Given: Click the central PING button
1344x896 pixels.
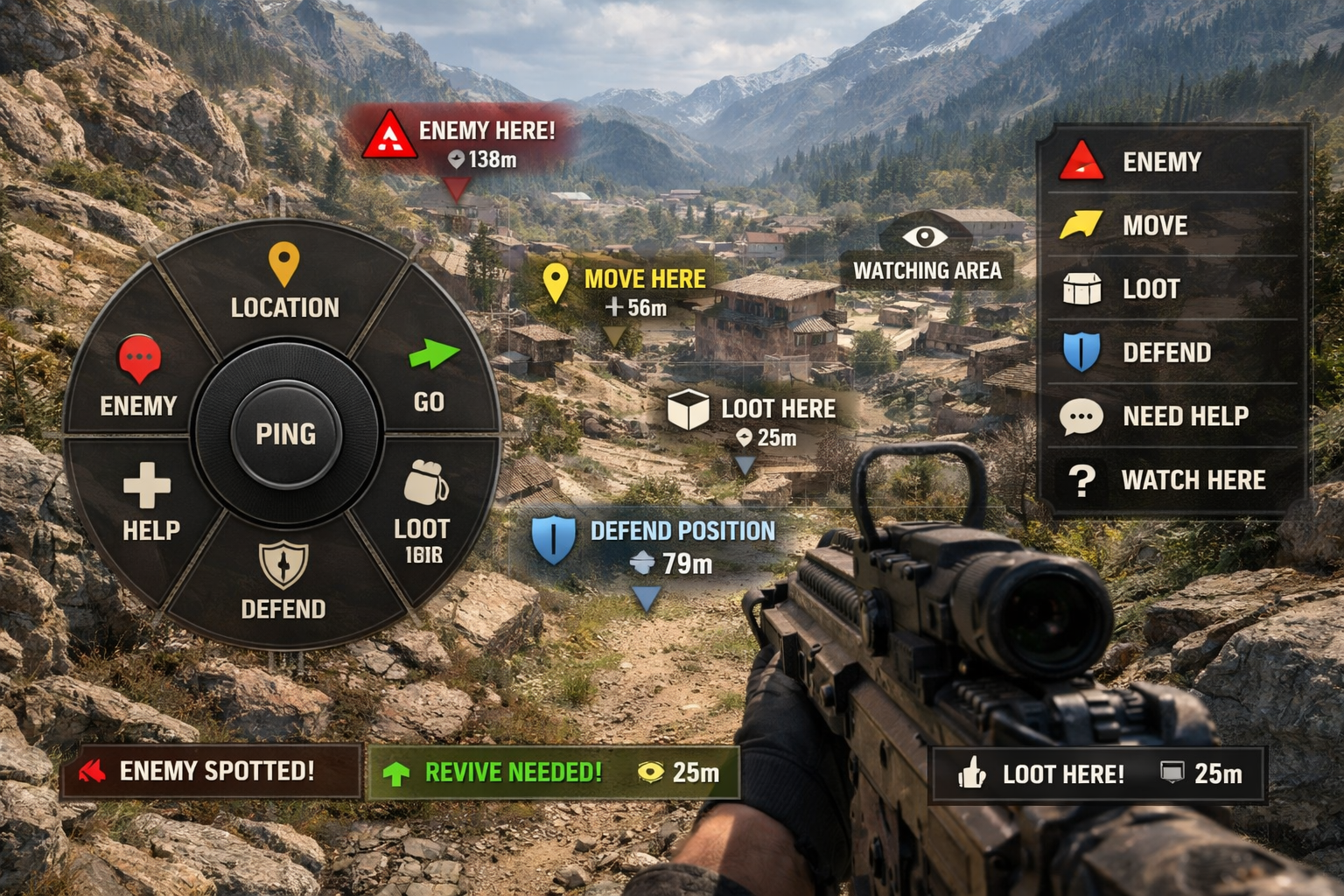Looking at the screenshot, I should [x=285, y=434].
